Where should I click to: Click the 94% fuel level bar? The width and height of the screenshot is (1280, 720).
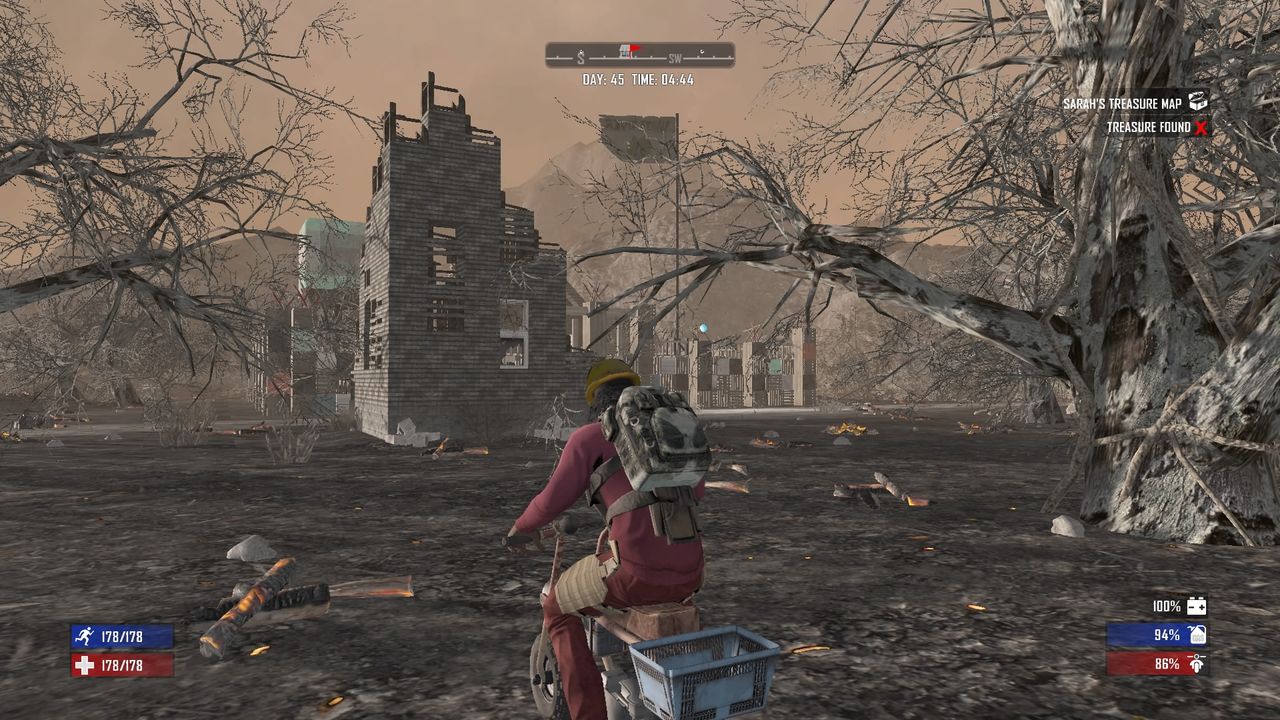pyautogui.click(x=1160, y=636)
